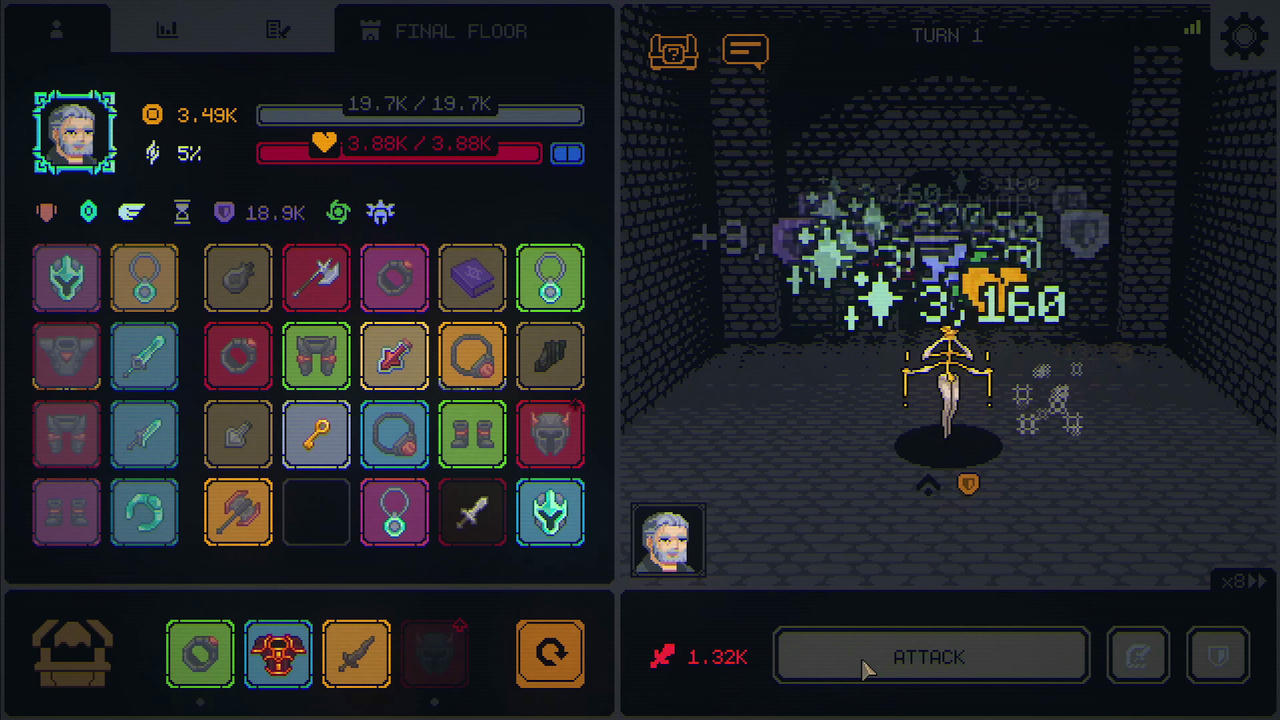Click the ATTACK button
The width and height of the screenshot is (1280, 720).
(930, 657)
